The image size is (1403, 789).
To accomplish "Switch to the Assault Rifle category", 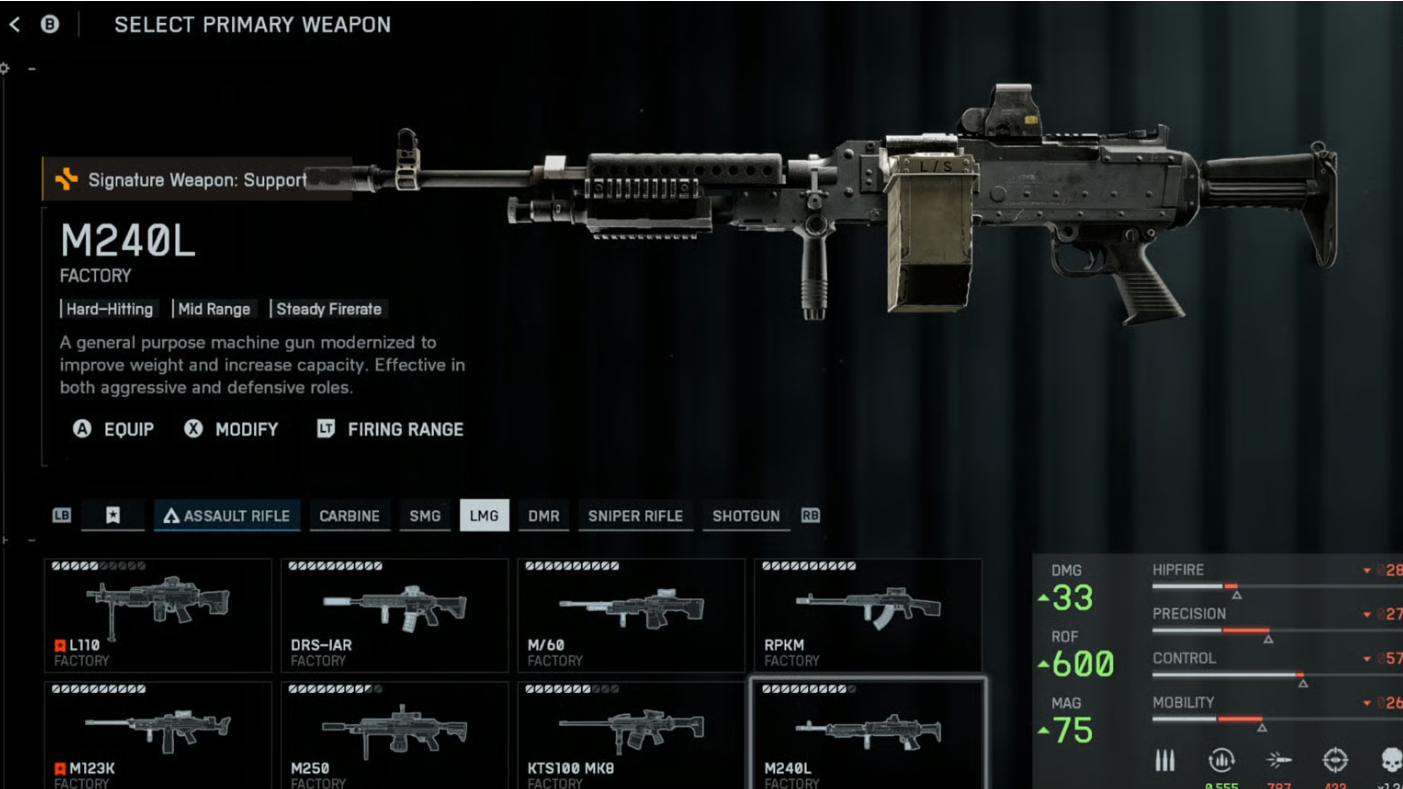I will pyautogui.click(x=227, y=516).
